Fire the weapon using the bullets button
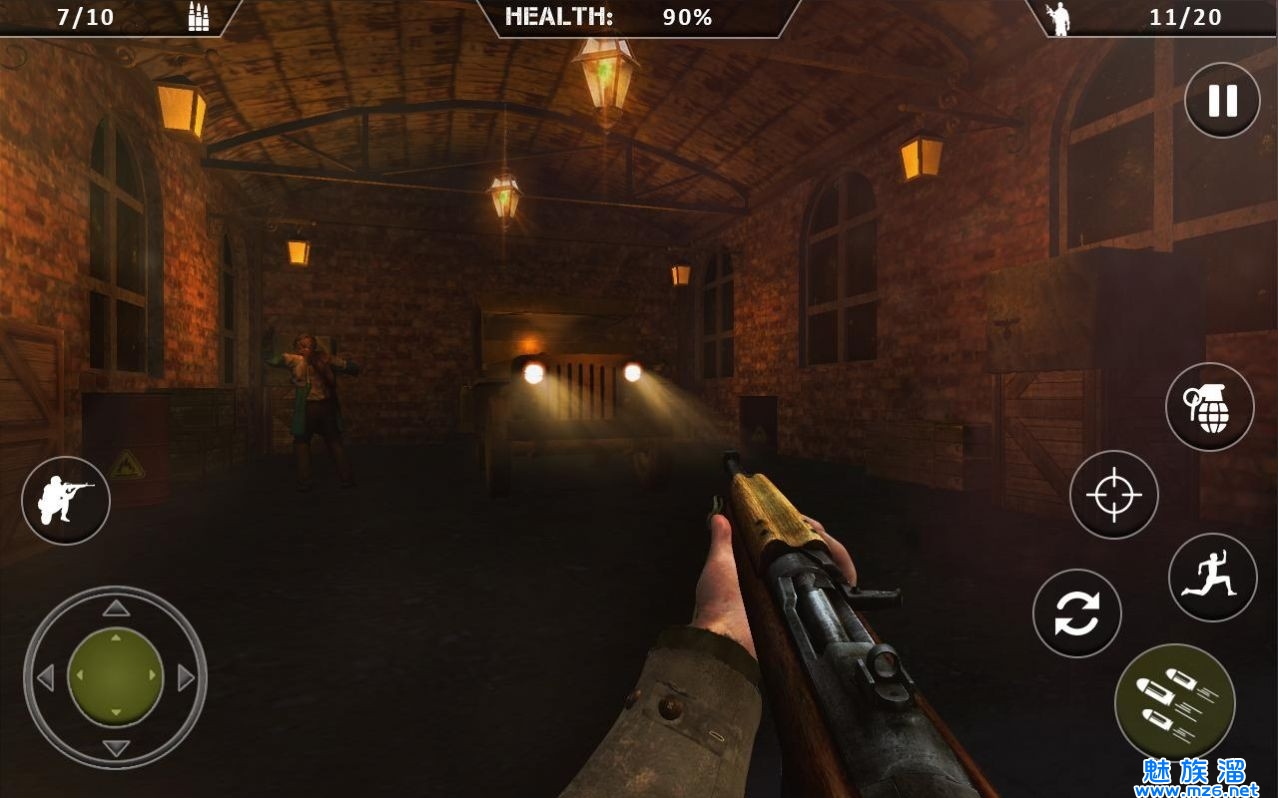The image size is (1278, 798). pos(1174,703)
